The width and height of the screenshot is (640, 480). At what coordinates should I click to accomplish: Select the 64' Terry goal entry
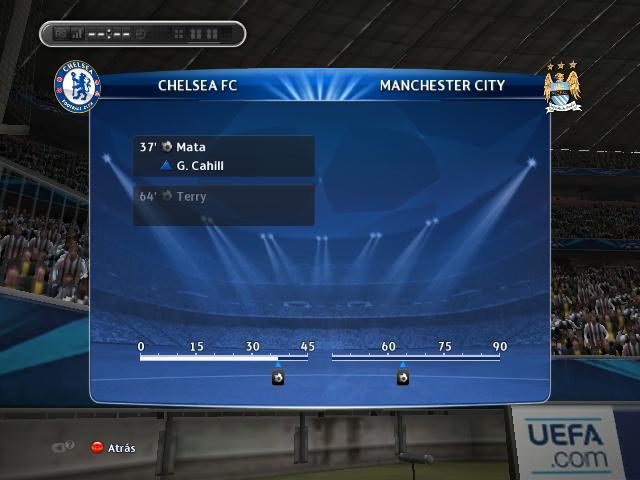click(223, 197)
